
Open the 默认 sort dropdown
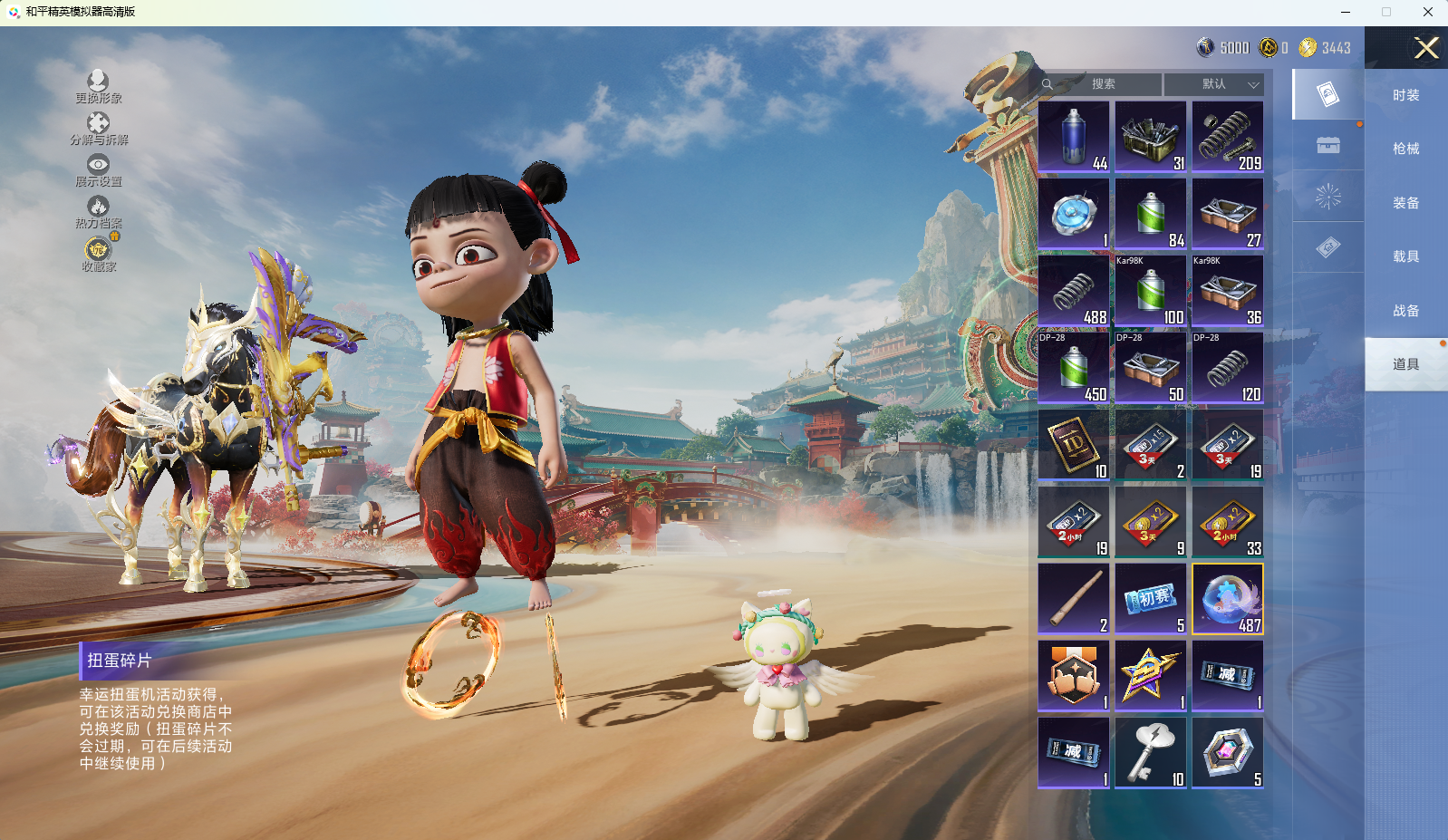1214,84
